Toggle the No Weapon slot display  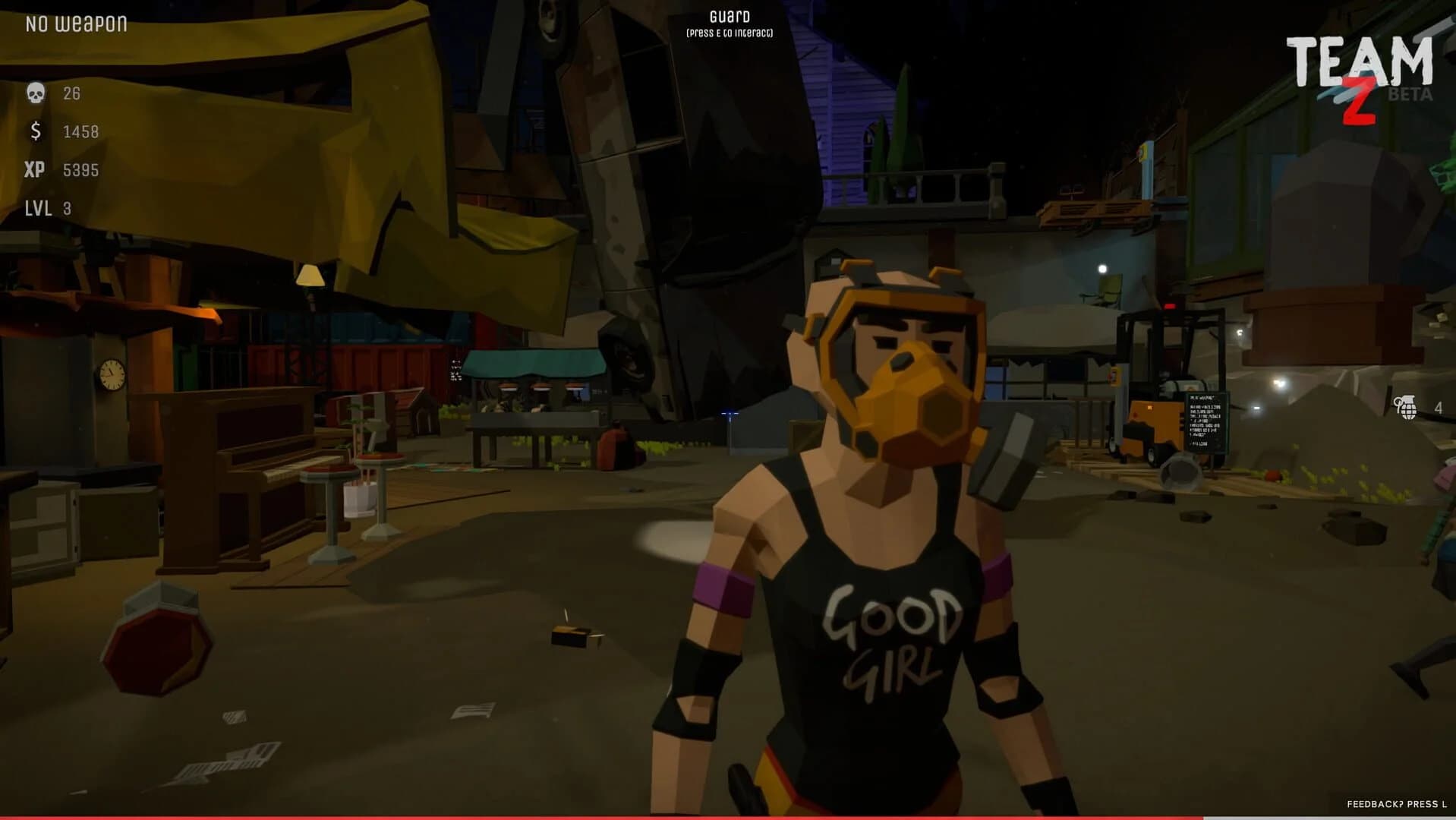point(75,23)
